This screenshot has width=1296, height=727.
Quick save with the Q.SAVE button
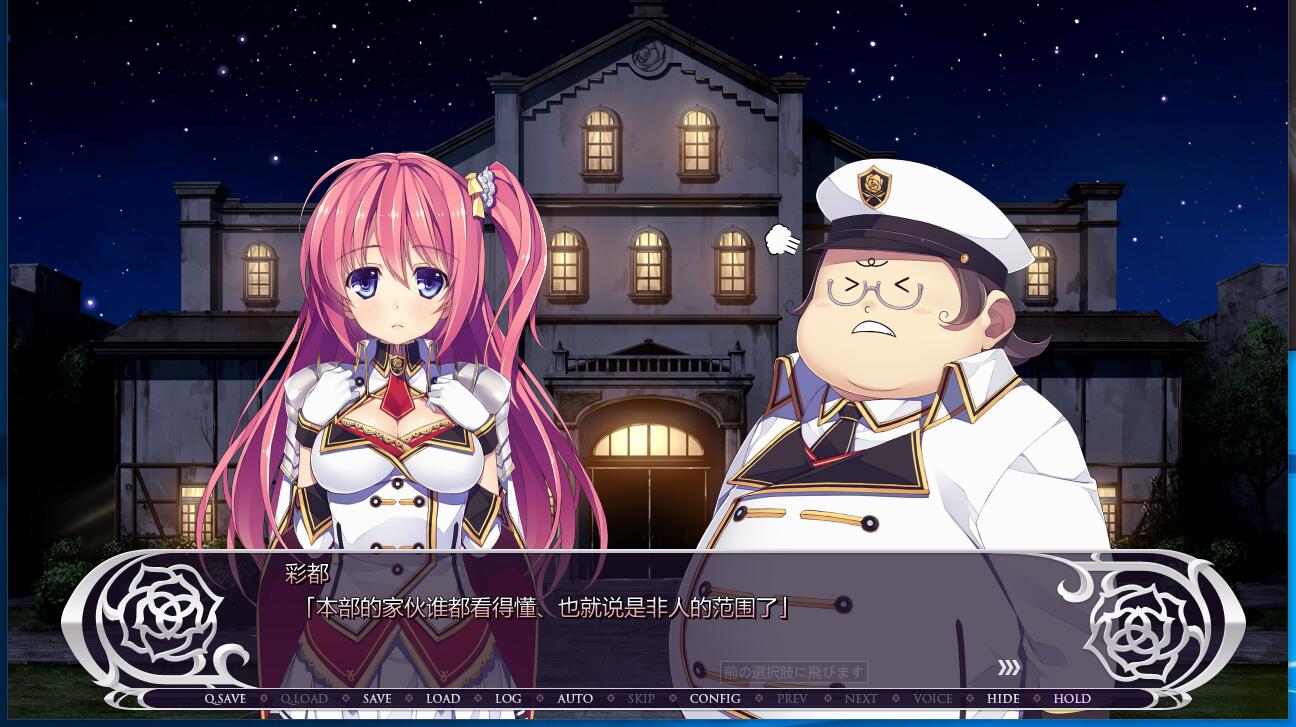coord(225,699)
